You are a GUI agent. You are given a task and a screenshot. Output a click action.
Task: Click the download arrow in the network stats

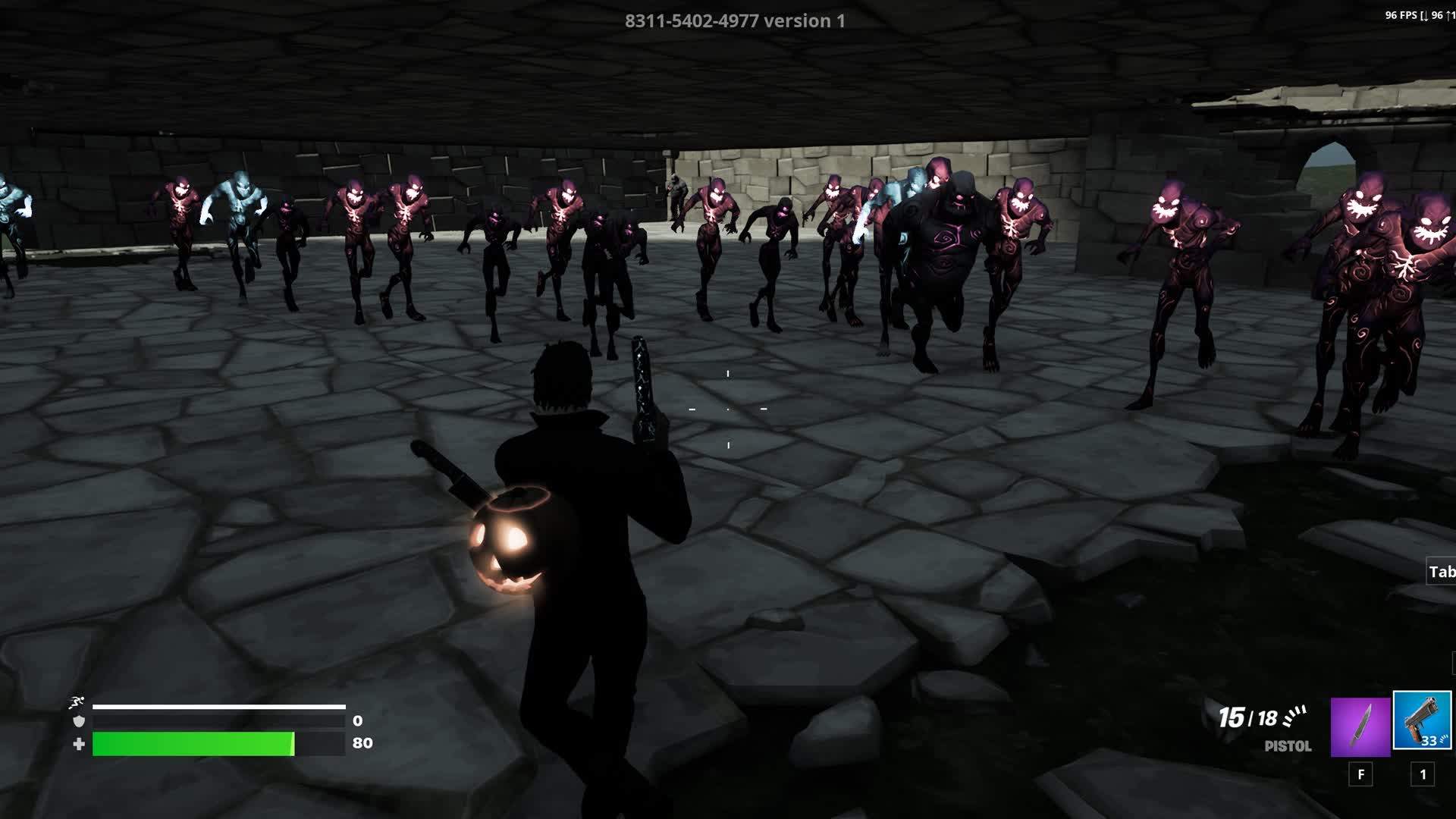(x=1428, y=15)
